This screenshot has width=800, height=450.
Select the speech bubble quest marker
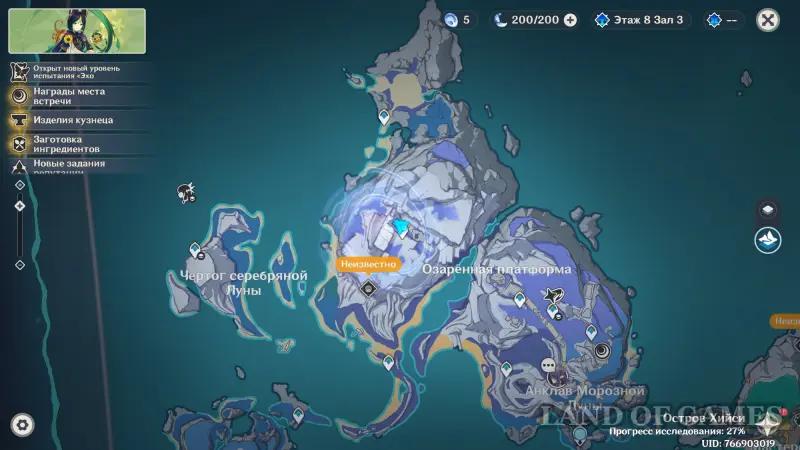(x=548, y=366)
